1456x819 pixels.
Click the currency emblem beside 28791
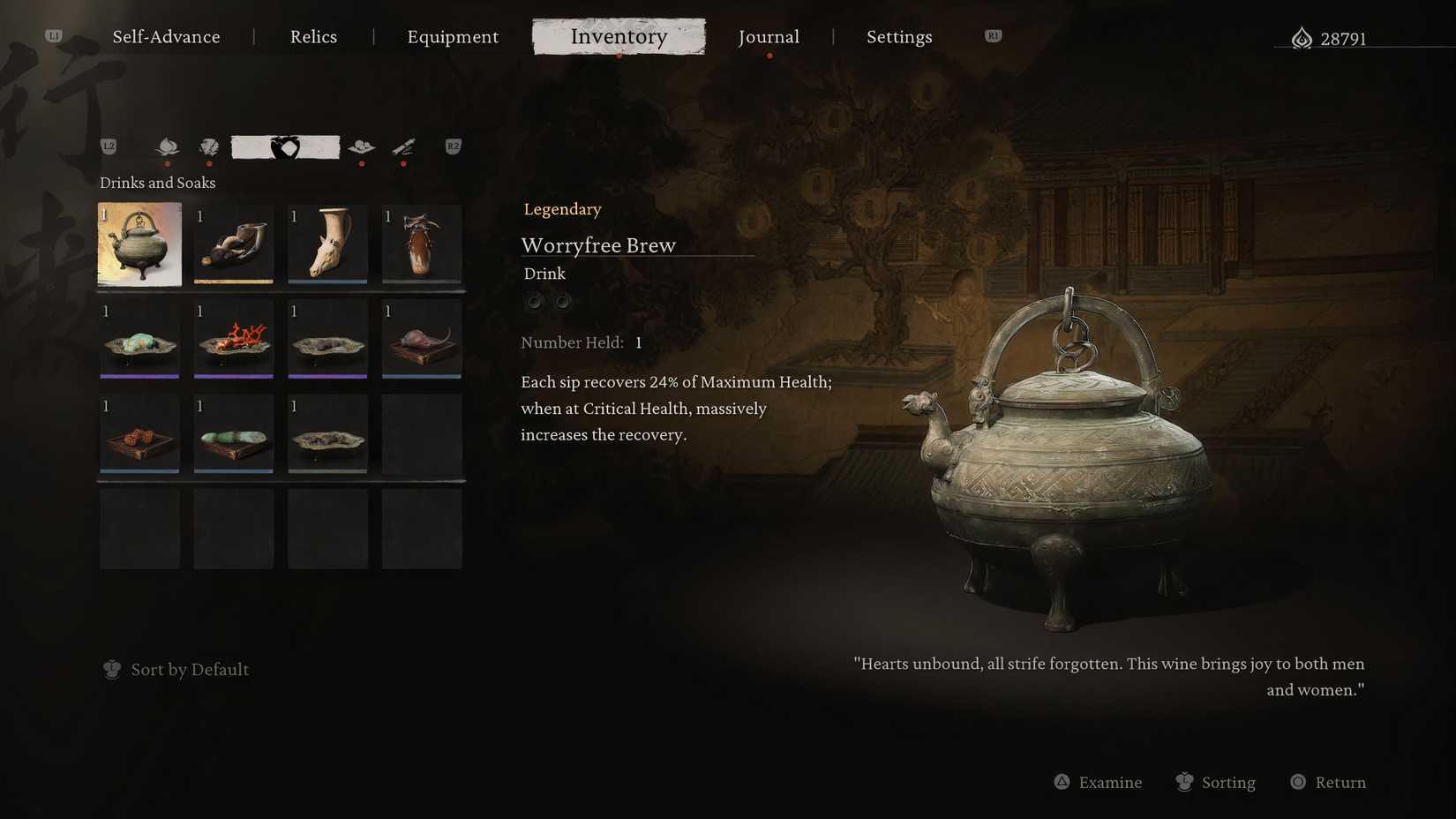coord(1301,38)
